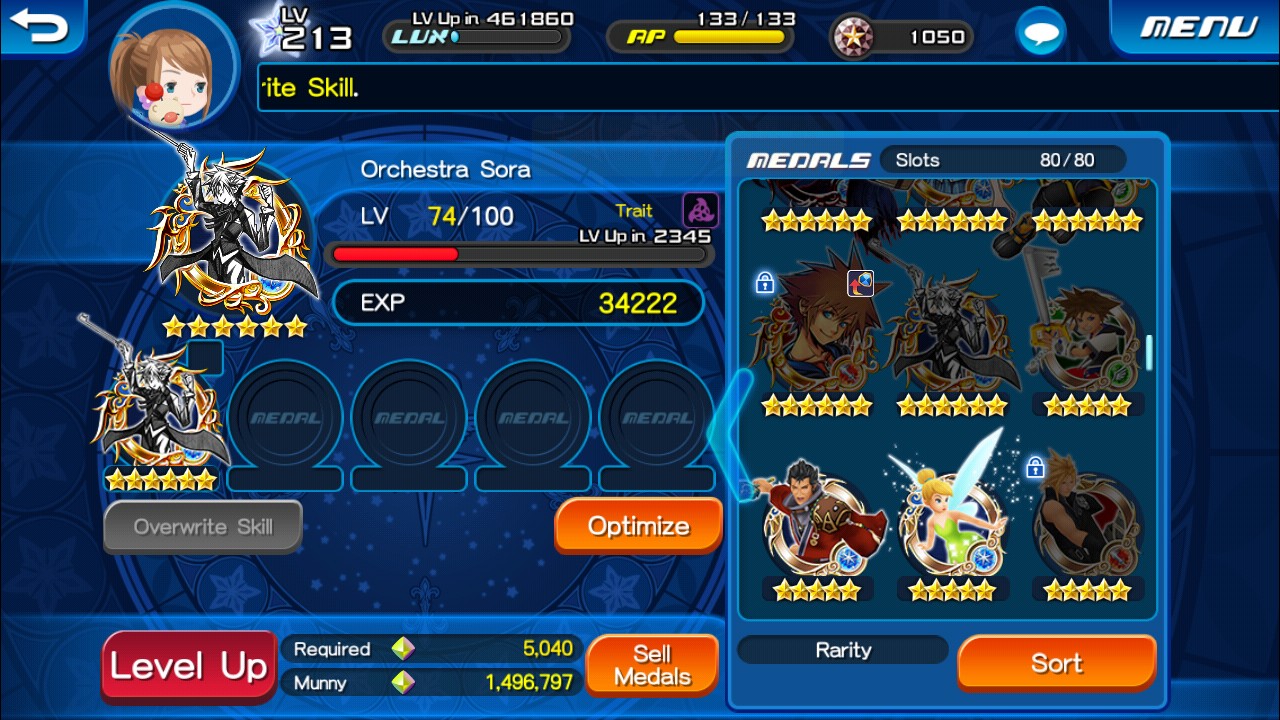The width and height of the screenshot is (1280, 720).
Task: Tap the jewel currency counter
Action: pos(902,37)
